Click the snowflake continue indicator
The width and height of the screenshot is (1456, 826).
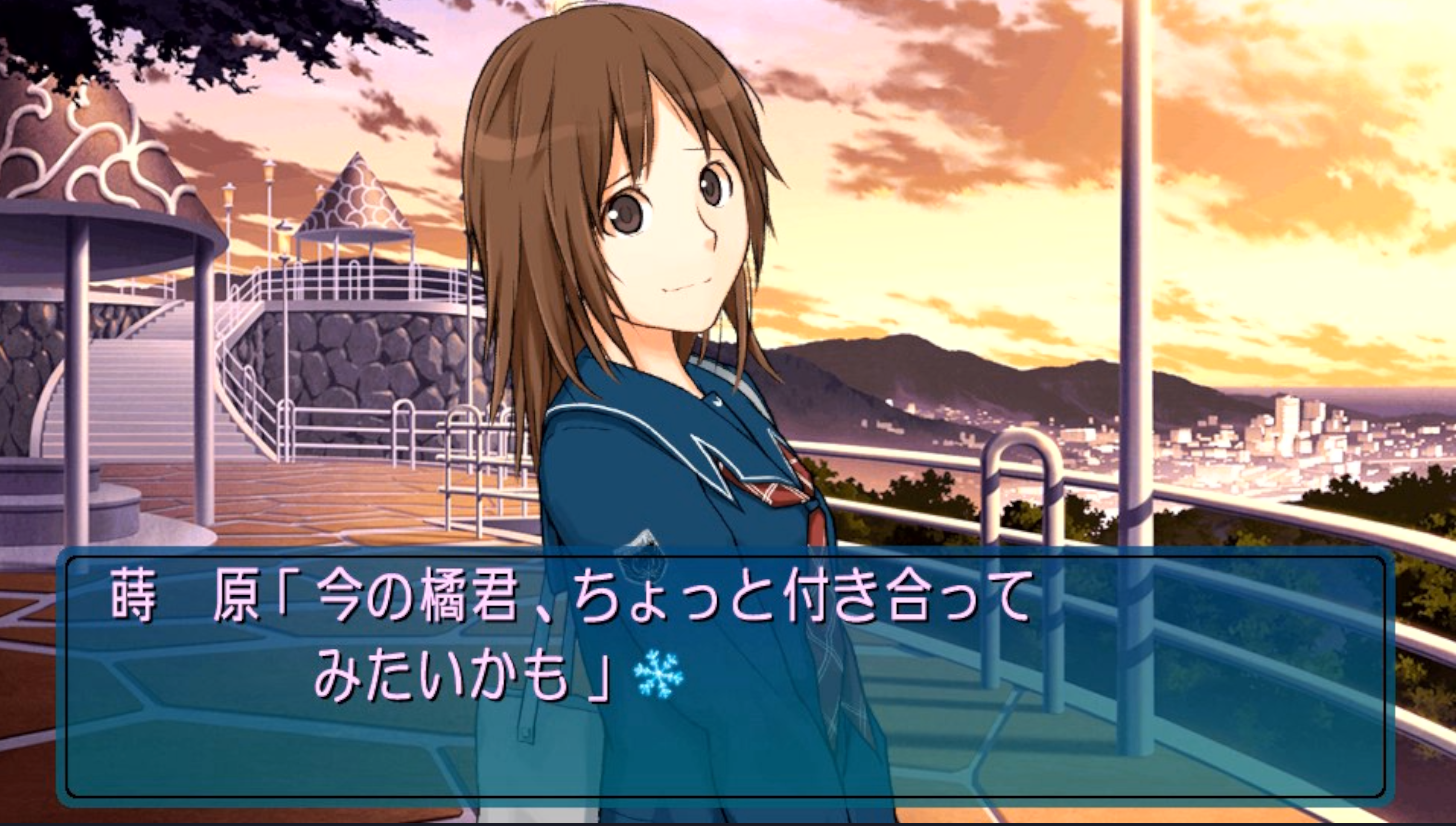tap(659, 674)
